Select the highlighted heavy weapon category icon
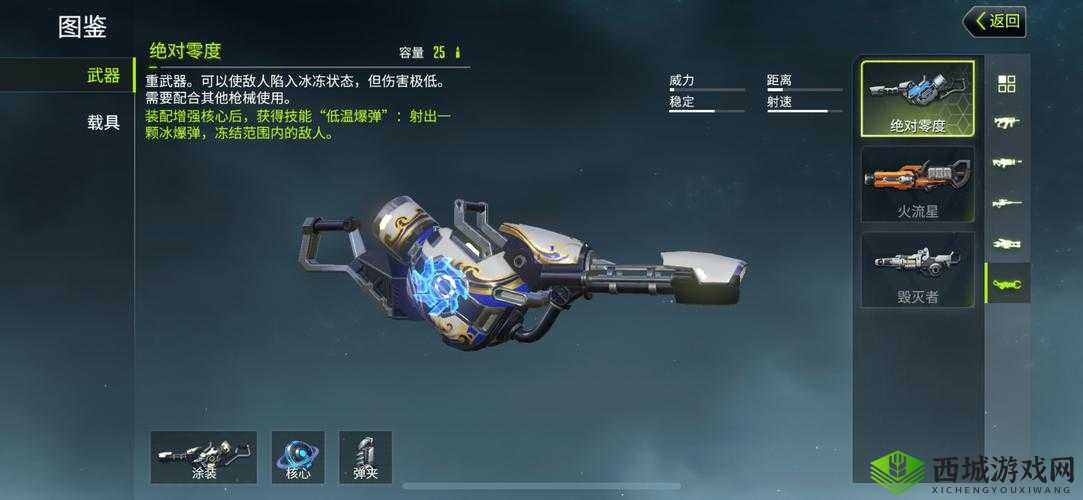Image resolution: width=1083 pixels, height=500 pixels. pyautogui.click(x=1007, y=285)
